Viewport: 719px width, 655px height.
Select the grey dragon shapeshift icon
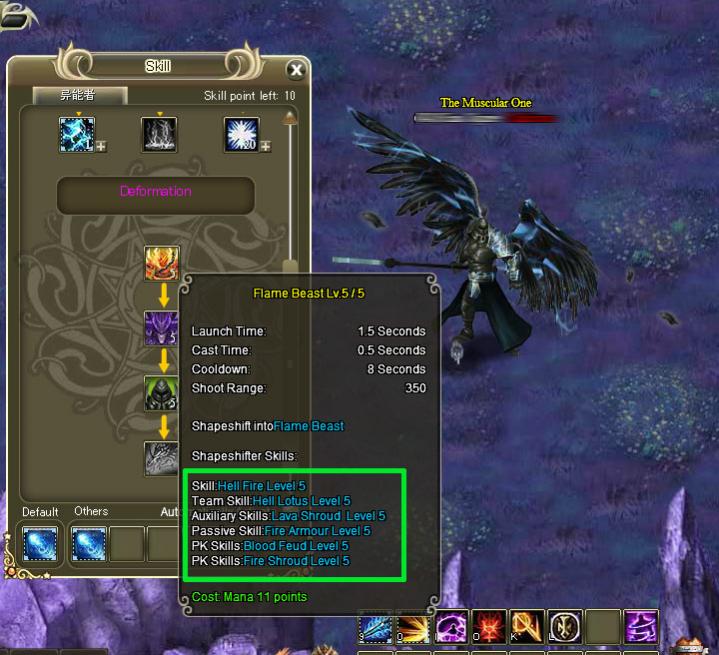pos(162,459)
